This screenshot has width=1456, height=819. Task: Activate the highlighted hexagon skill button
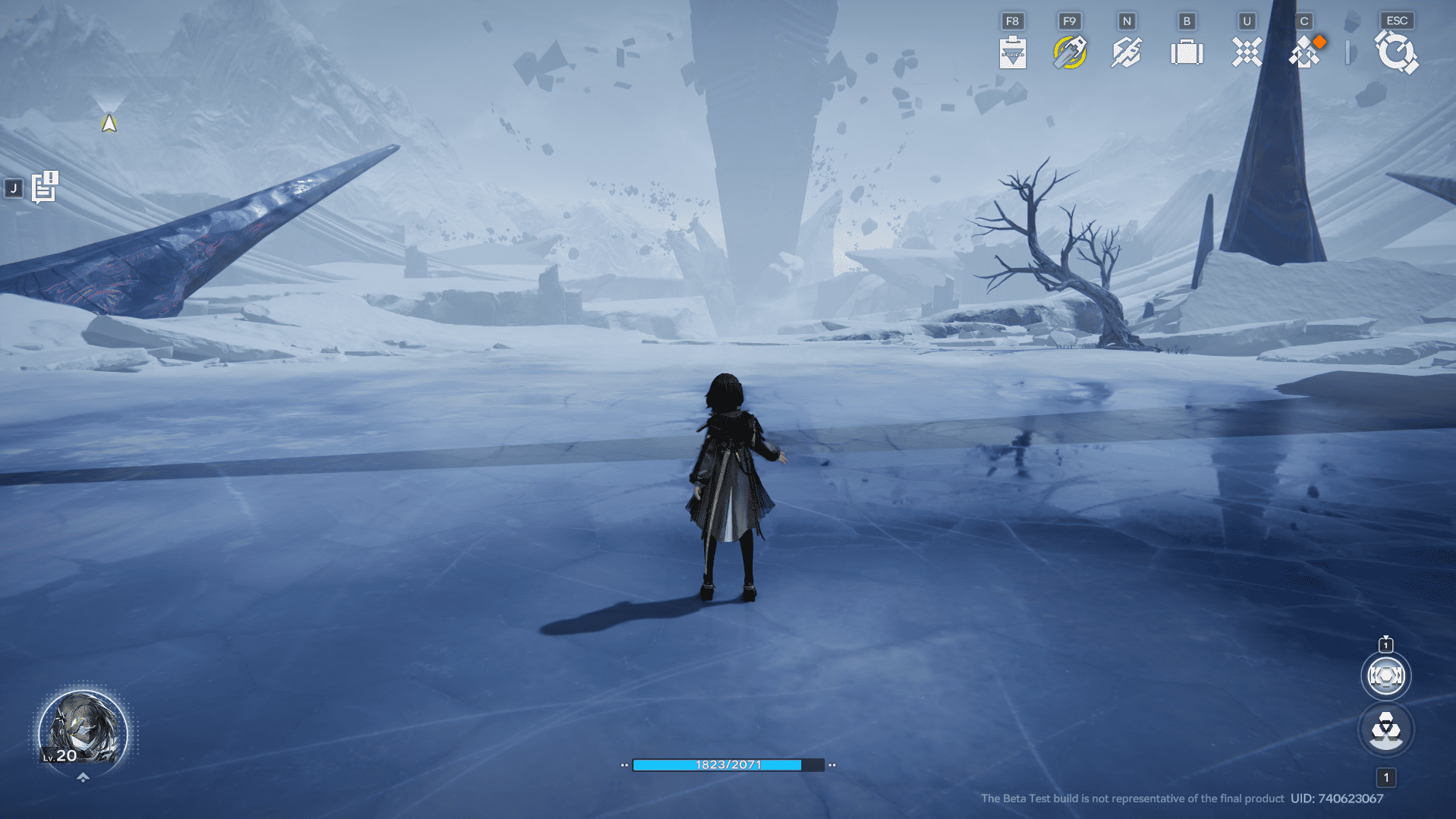[1385, 676]
